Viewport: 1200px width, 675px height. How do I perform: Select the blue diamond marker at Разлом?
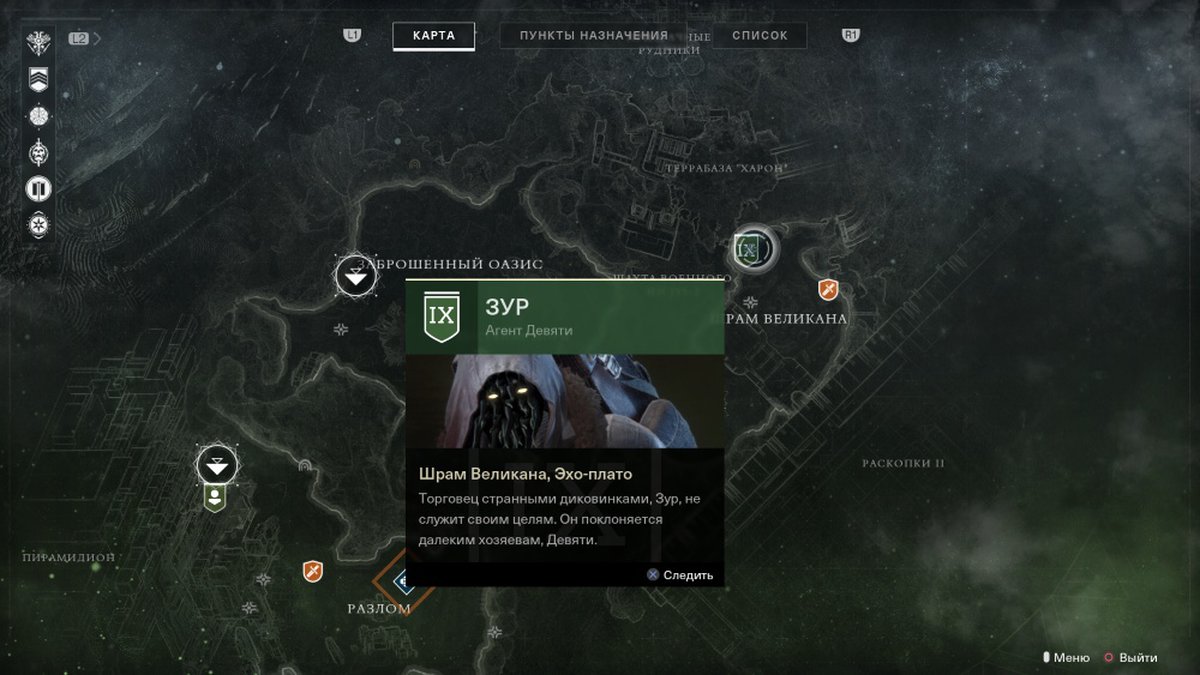click(403, 580)
